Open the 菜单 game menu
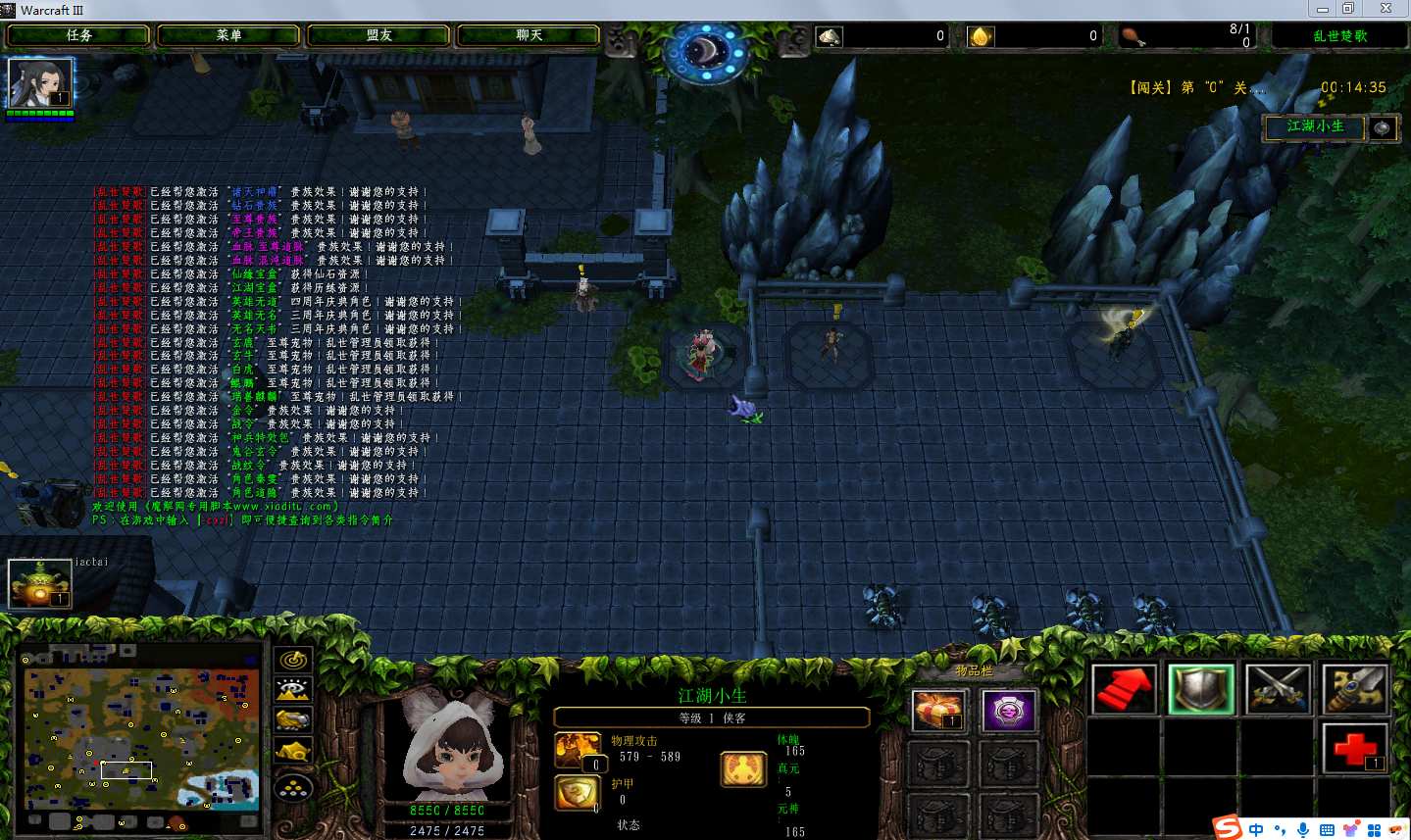The width and height of the screenshot is (1411, 840). 228,35
